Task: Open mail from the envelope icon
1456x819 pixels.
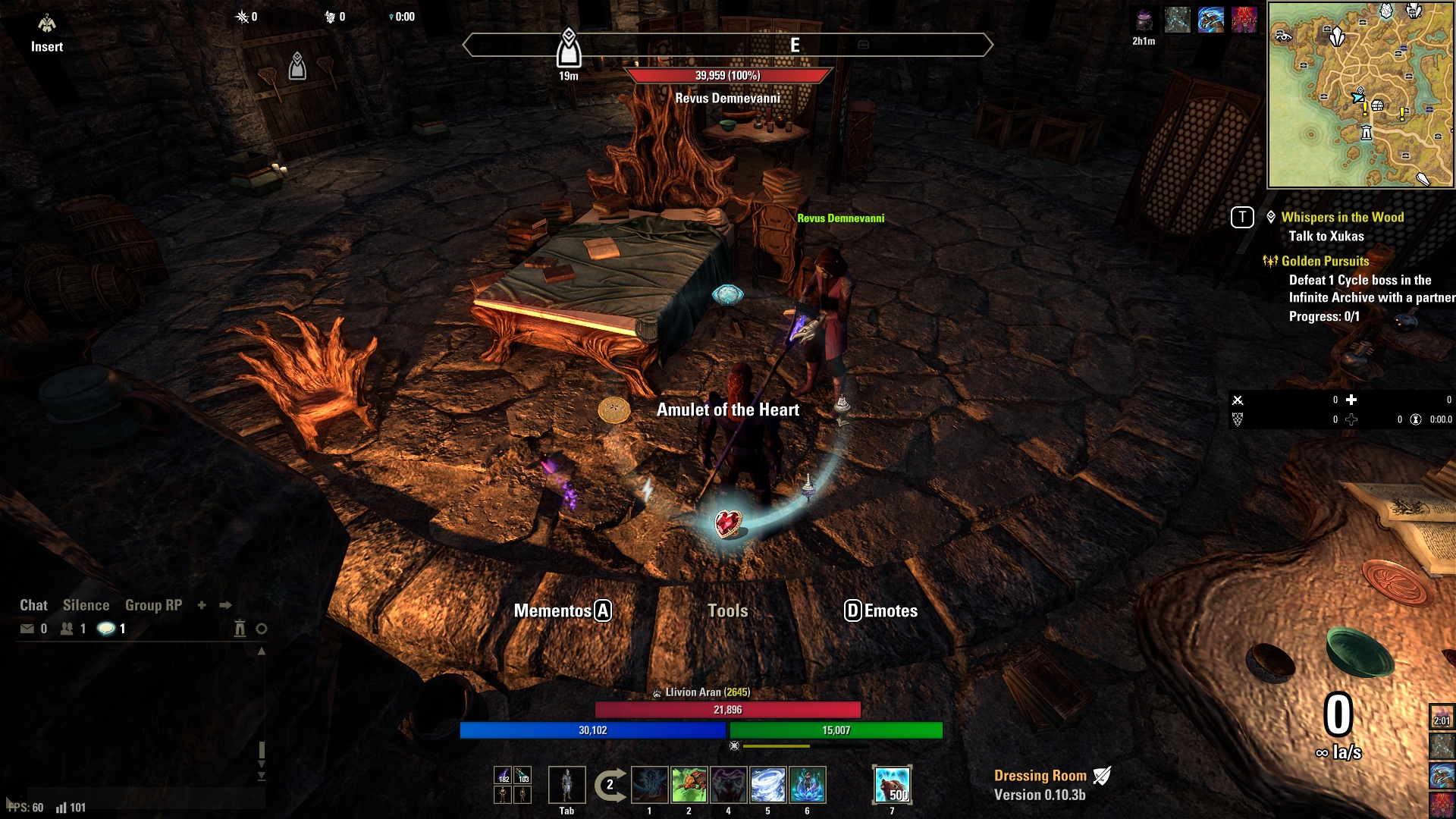Action: [x=27, y=629]
